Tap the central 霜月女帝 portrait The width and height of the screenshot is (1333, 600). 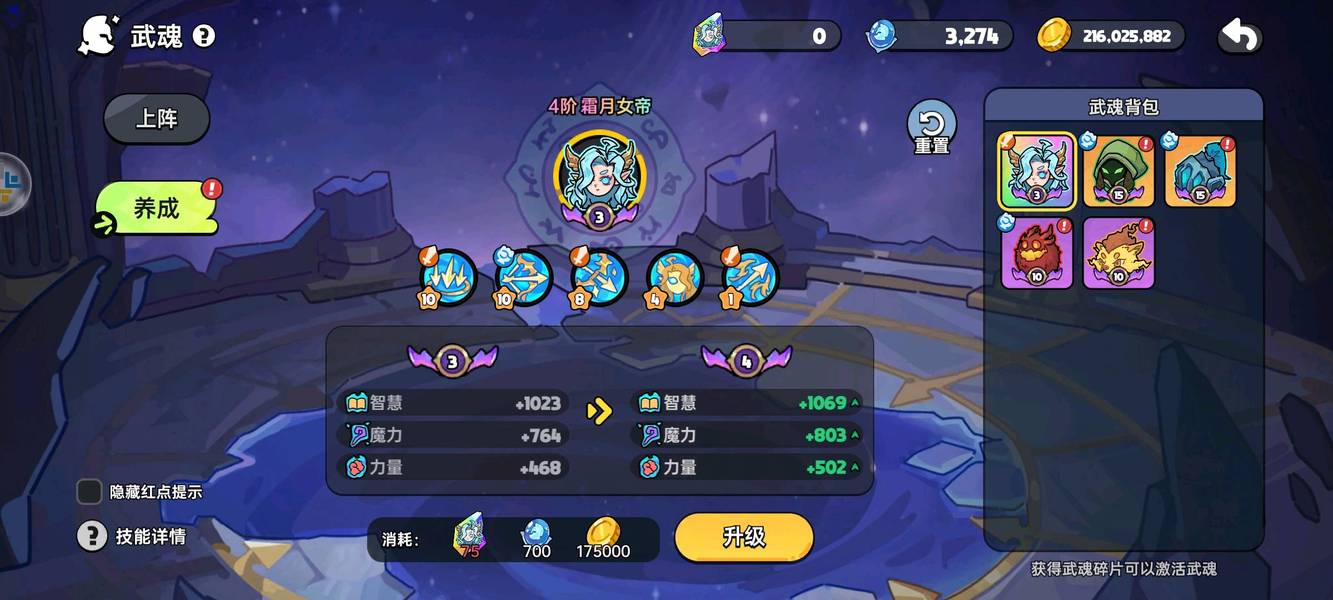pyautogui.click(x=599, y=176)
